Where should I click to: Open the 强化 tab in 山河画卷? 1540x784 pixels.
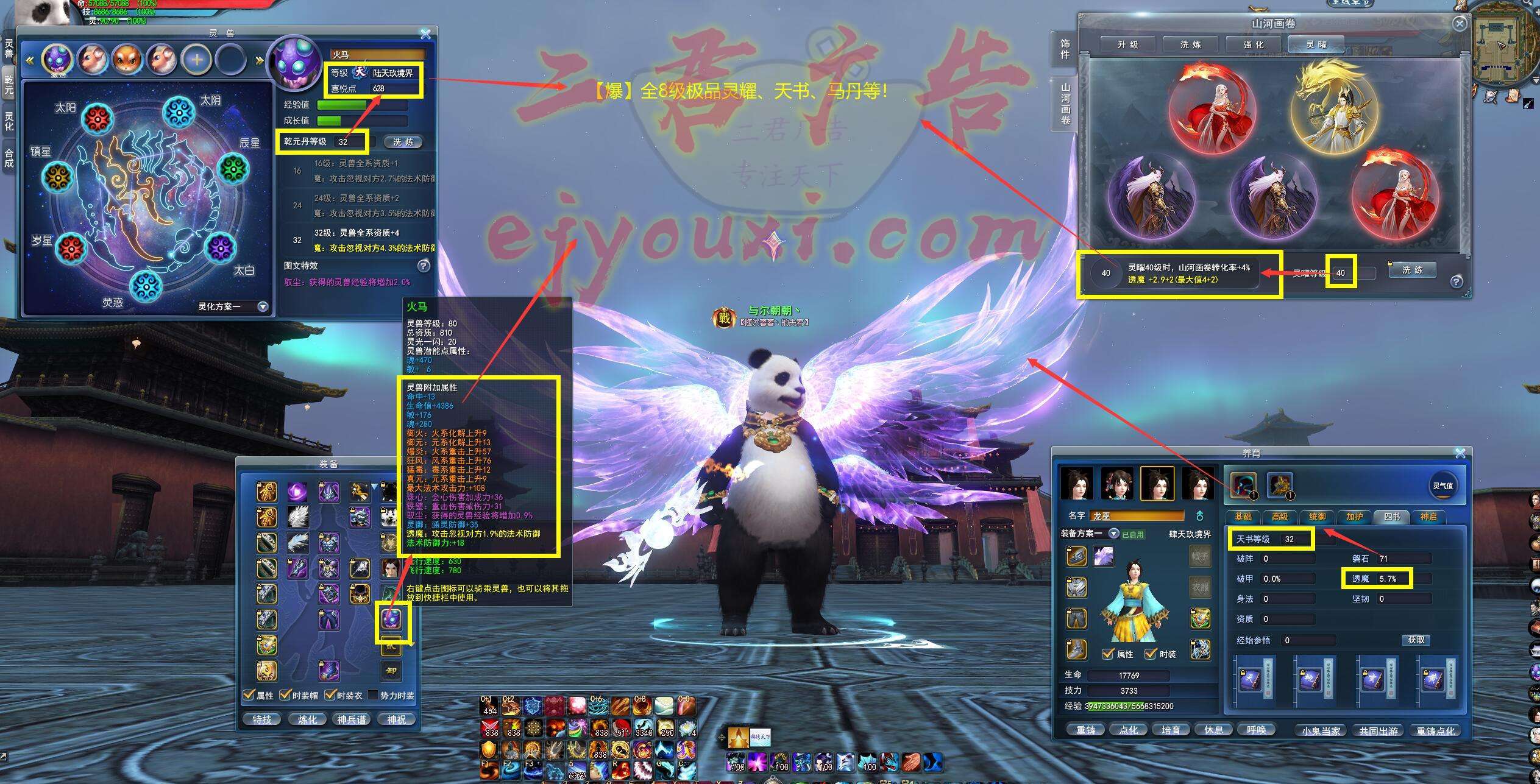[1254, 44]
